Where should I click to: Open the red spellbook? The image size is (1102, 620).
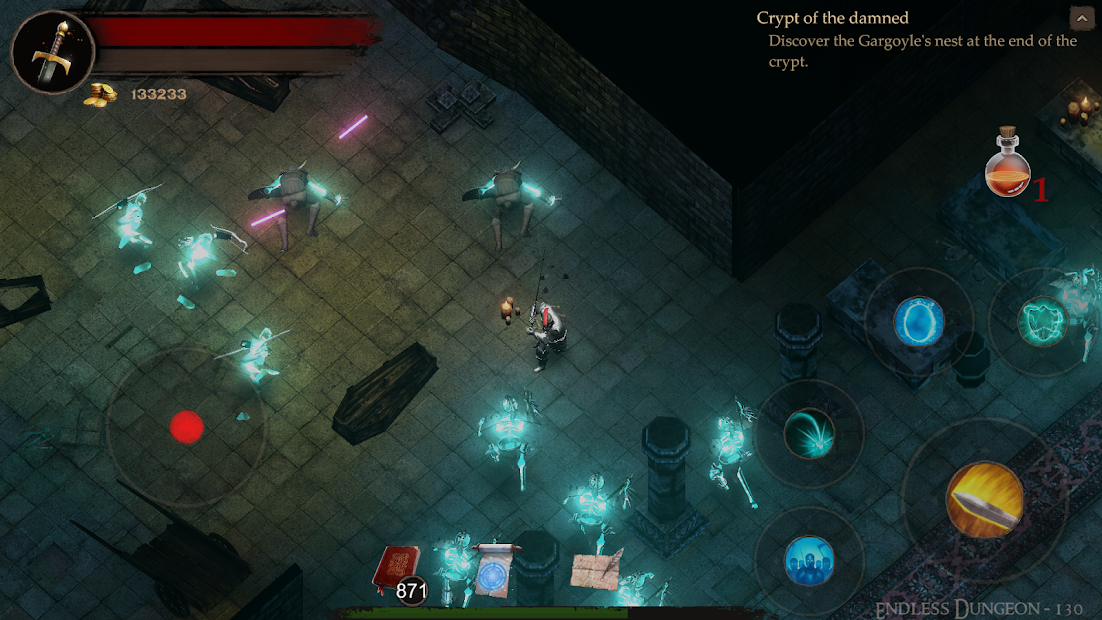[x=396, y=570]
